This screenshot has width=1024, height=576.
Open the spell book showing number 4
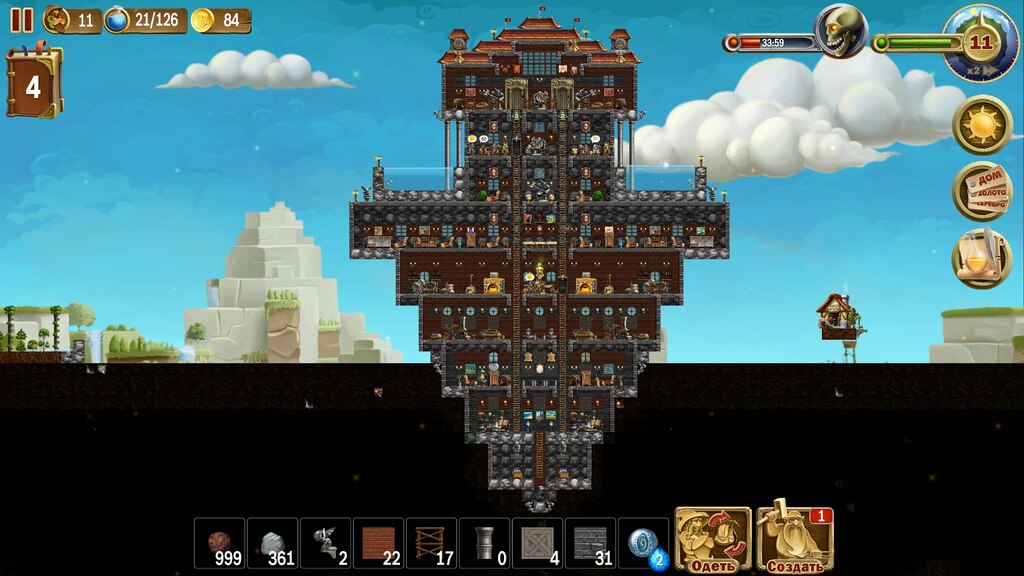tap(33, 84)
